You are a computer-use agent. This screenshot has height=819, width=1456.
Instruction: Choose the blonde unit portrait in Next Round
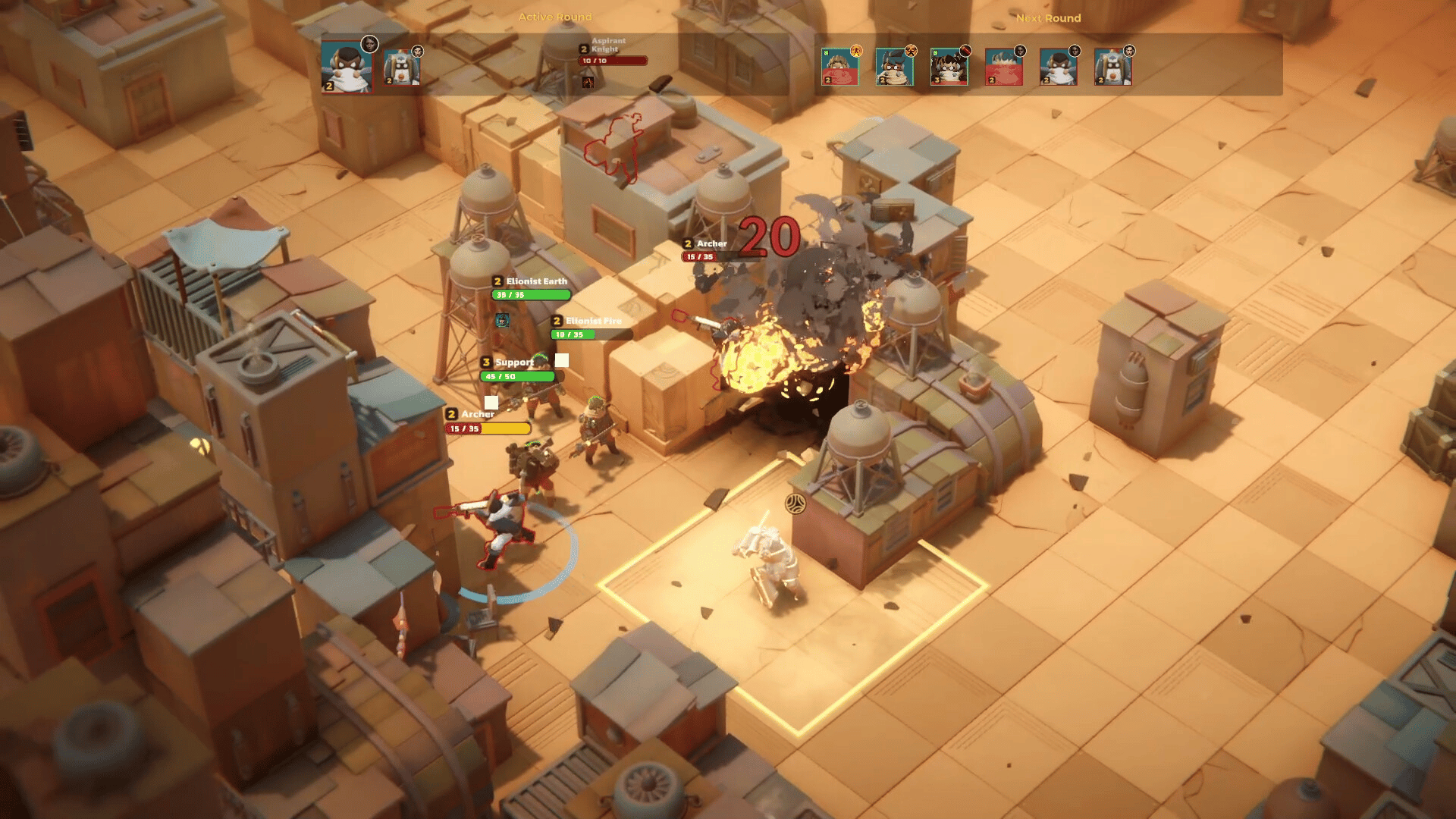(x=839, y=67)
